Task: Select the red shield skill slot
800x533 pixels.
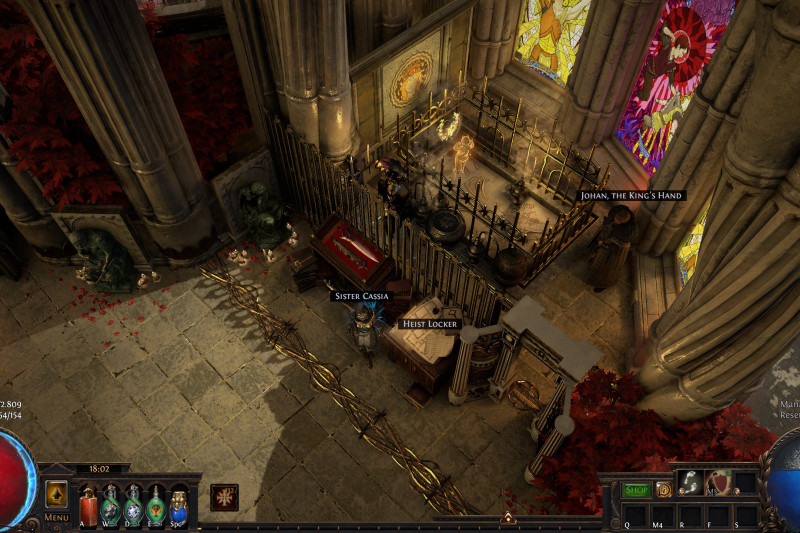Action: [719, 482]
